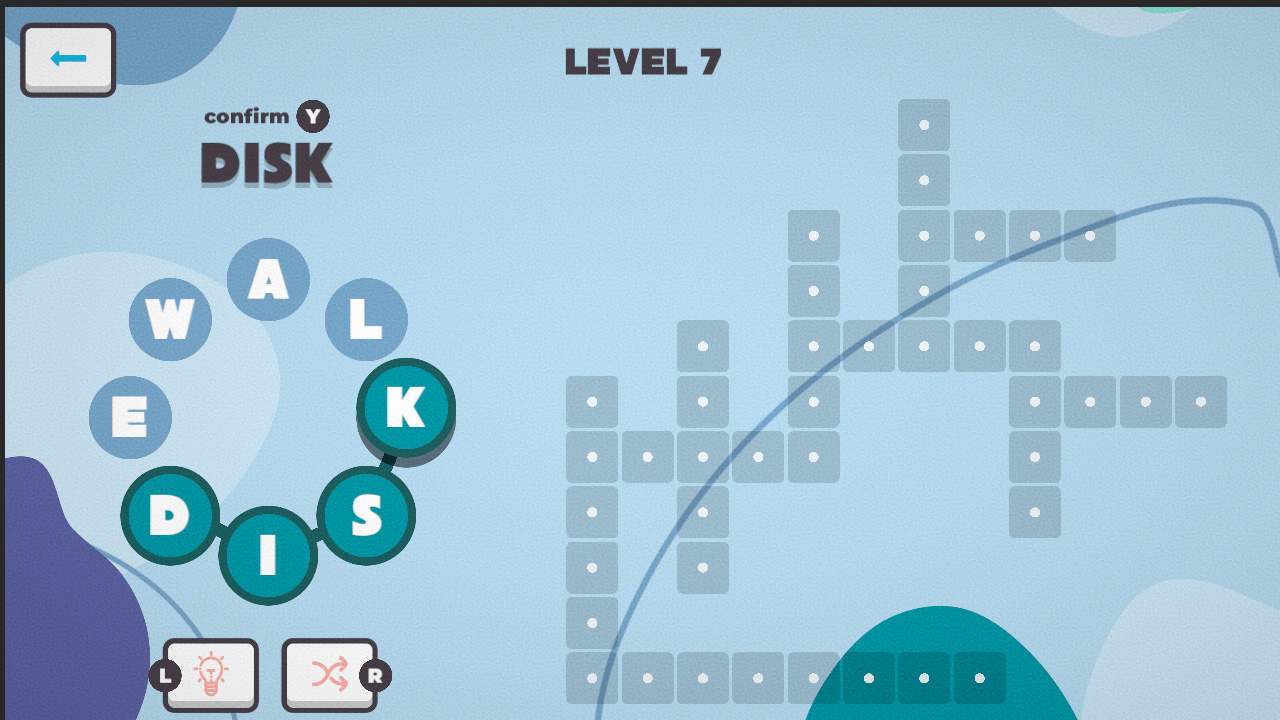Click the R shoulder button indicator

point(375,676)
